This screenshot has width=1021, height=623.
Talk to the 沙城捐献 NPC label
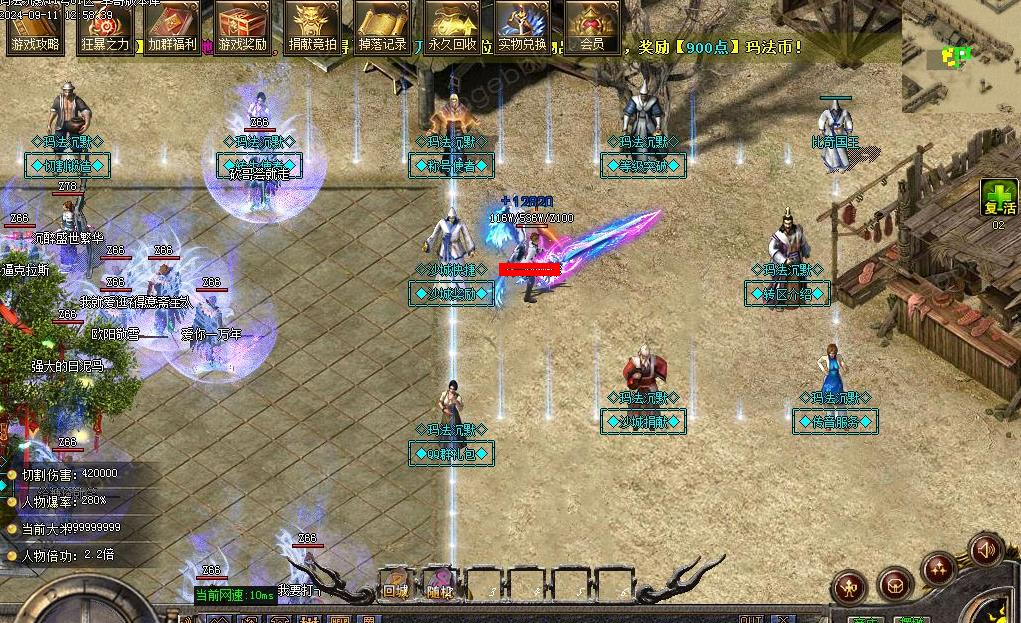644,422
